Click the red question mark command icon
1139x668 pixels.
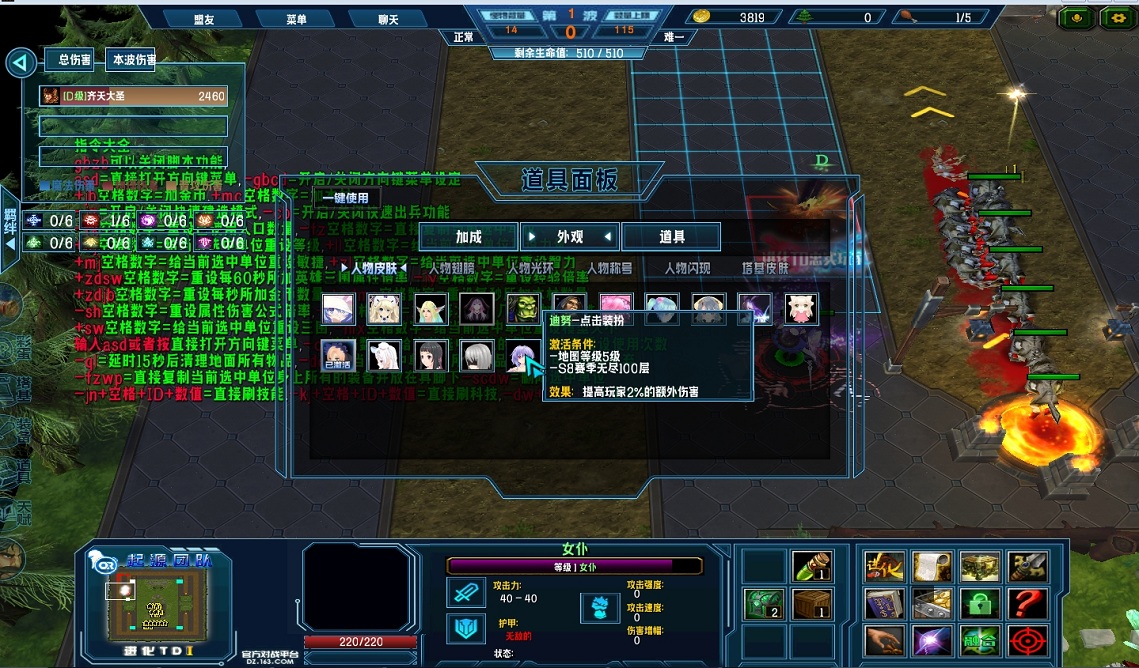tap(1027, 603)
